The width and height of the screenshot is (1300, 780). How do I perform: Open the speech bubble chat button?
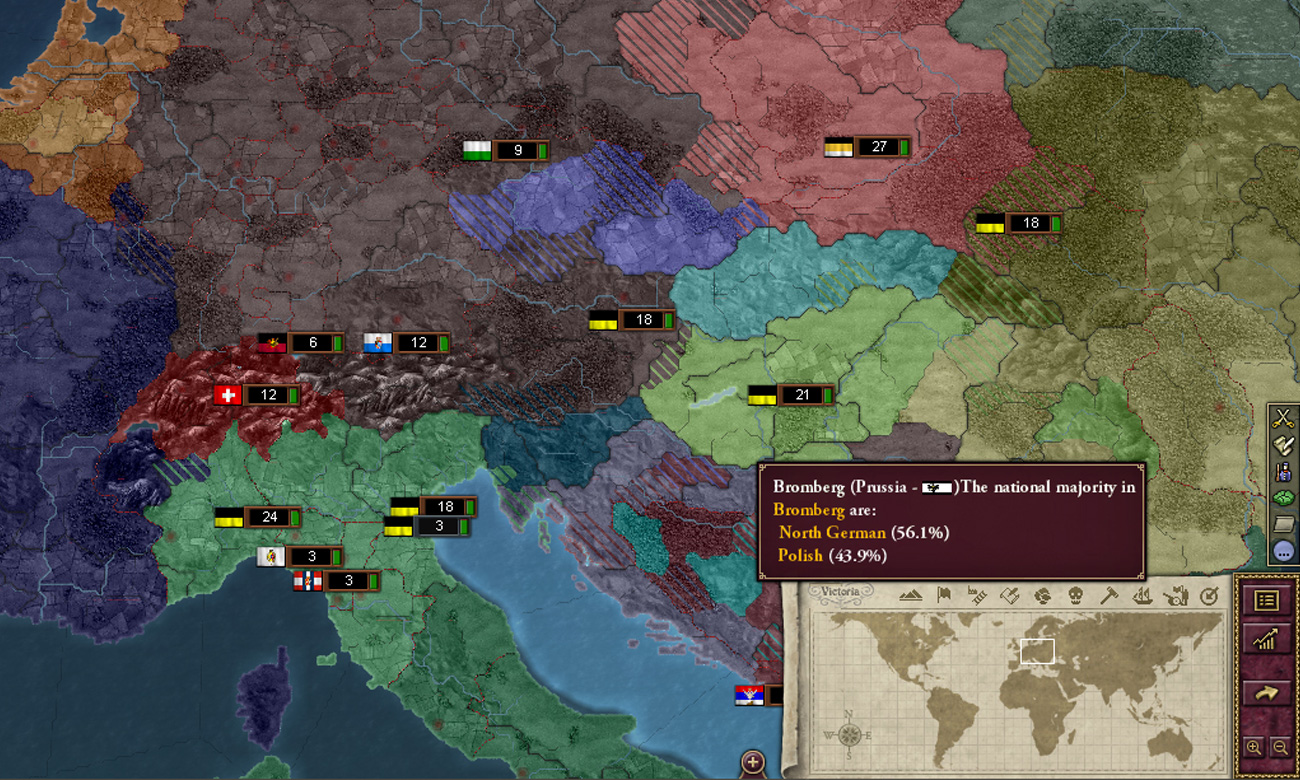click(1283, 551)
